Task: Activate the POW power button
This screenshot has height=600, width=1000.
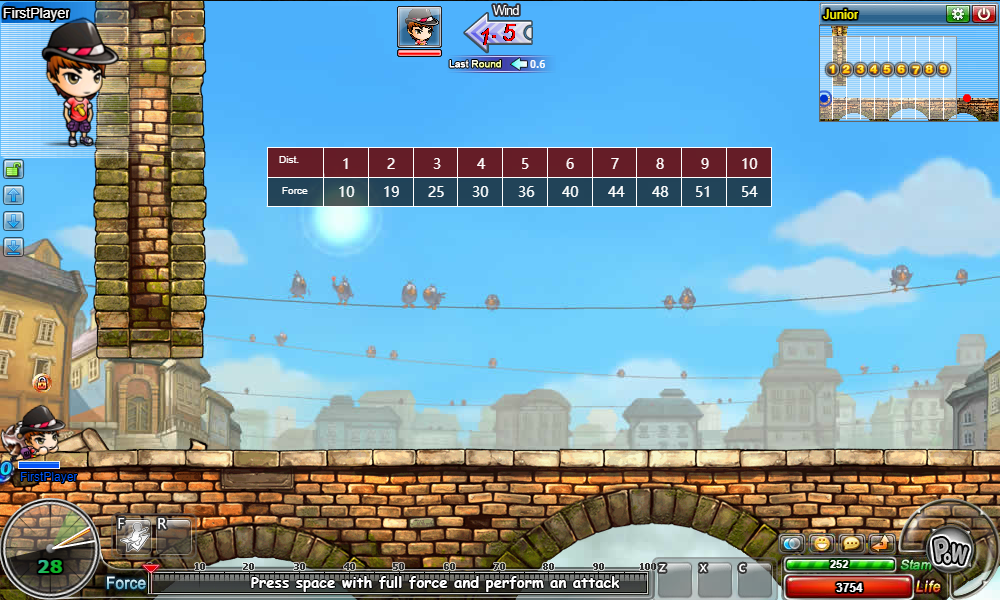Action: [944, 548]
